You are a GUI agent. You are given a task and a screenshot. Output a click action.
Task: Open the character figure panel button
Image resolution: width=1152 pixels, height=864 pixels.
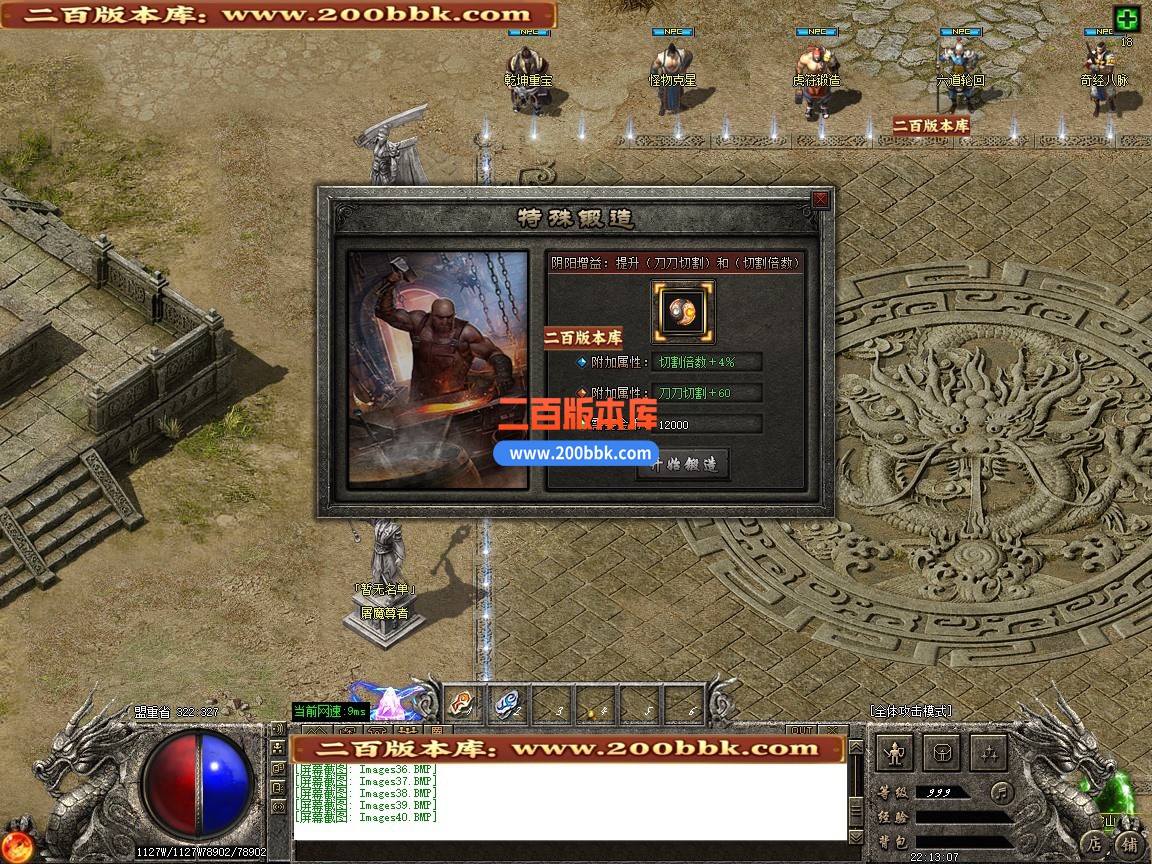(896, 753)
